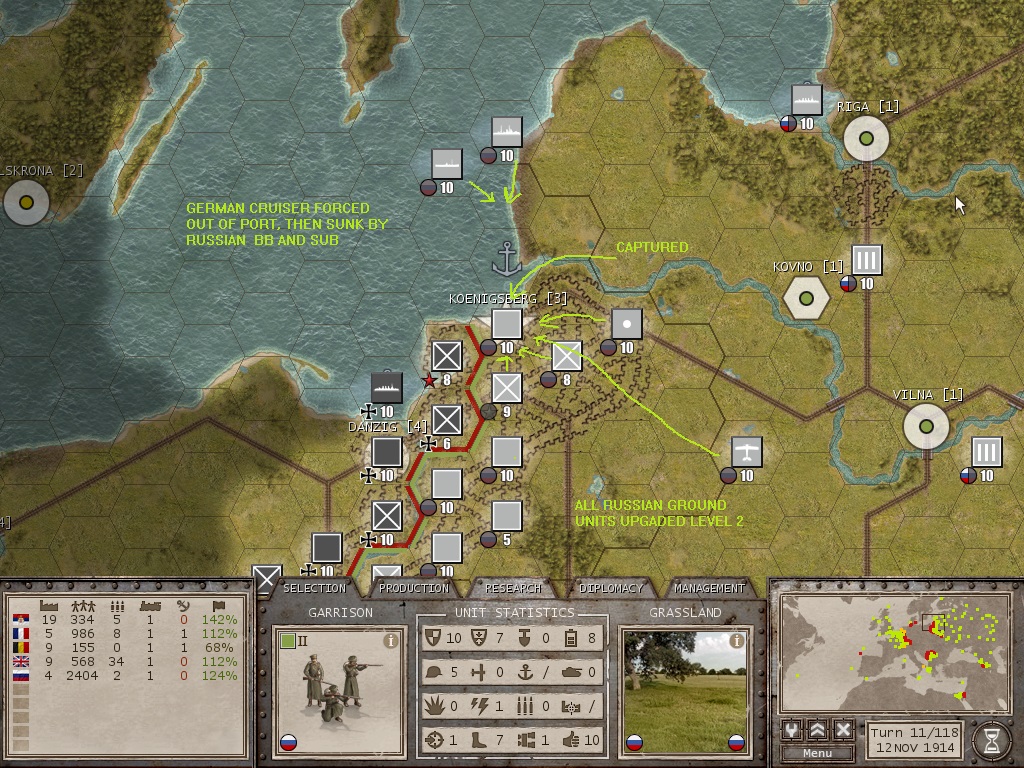Select the Russian fleet near Riga

pyautogui.click(x=807, y=100)
